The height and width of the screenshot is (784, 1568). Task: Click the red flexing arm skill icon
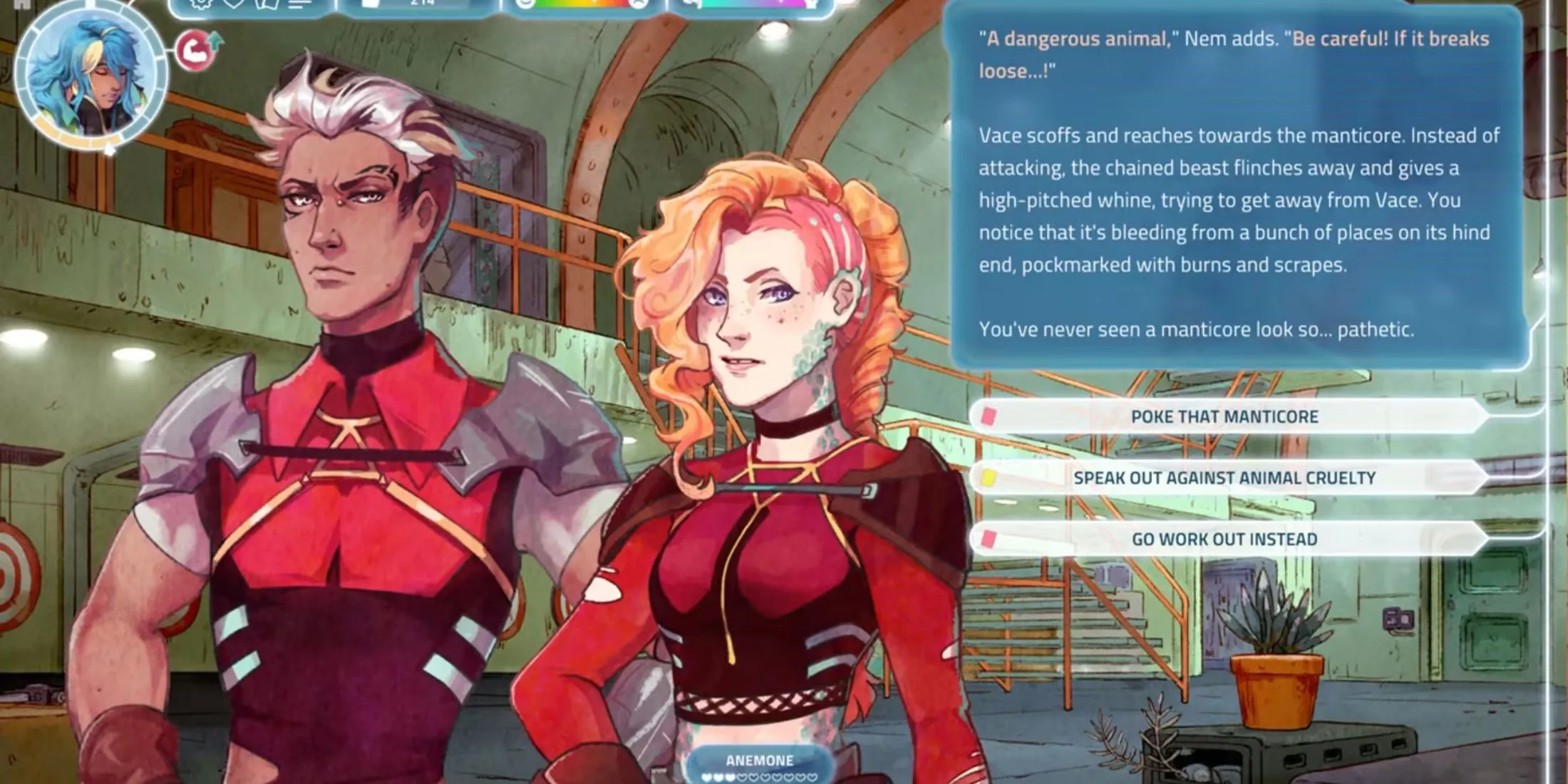[x=195, y=51]
